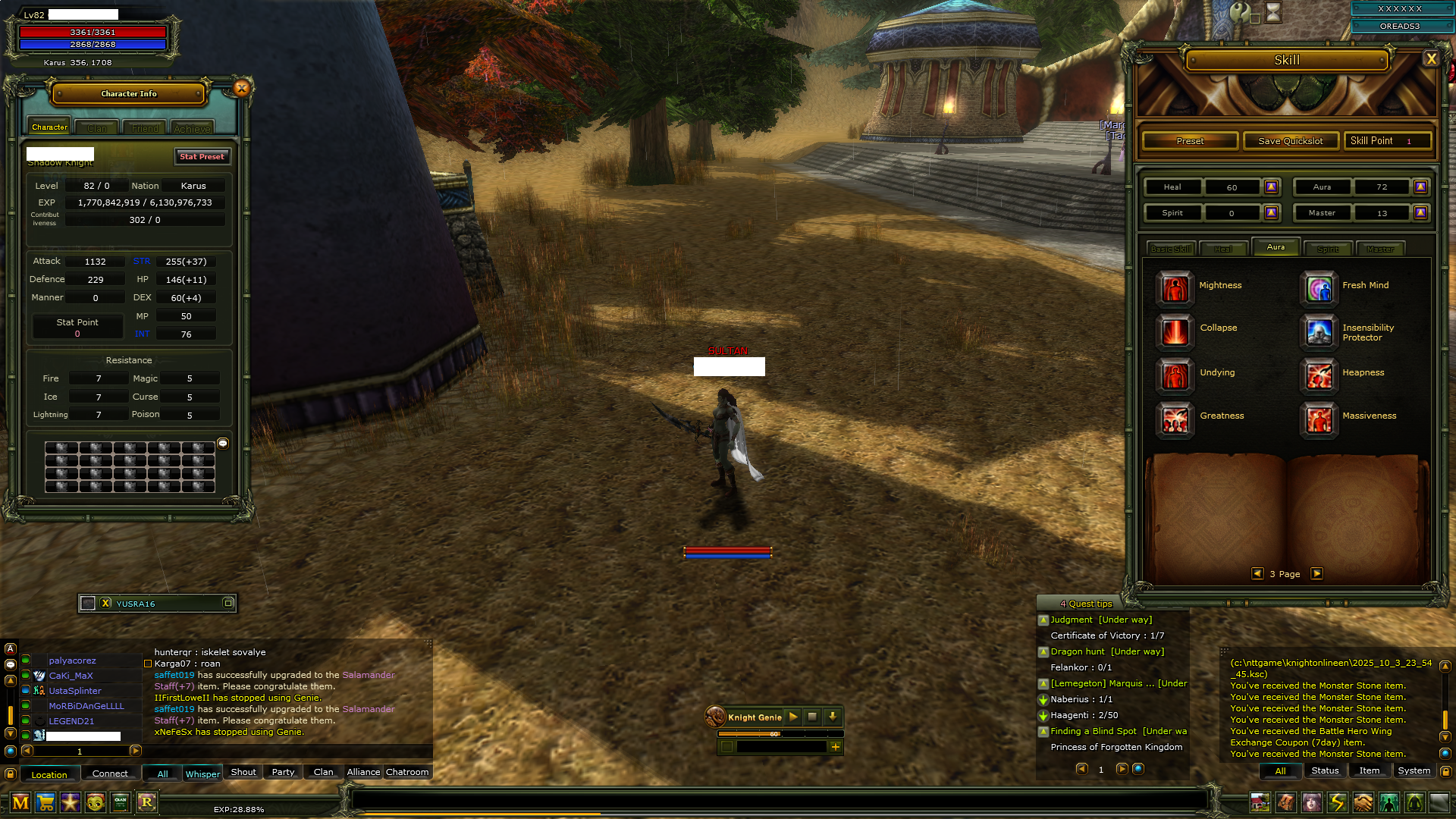This screenshot has width=1456, height=819.
Task: Close the Skill window
Action: (1430, 59)
